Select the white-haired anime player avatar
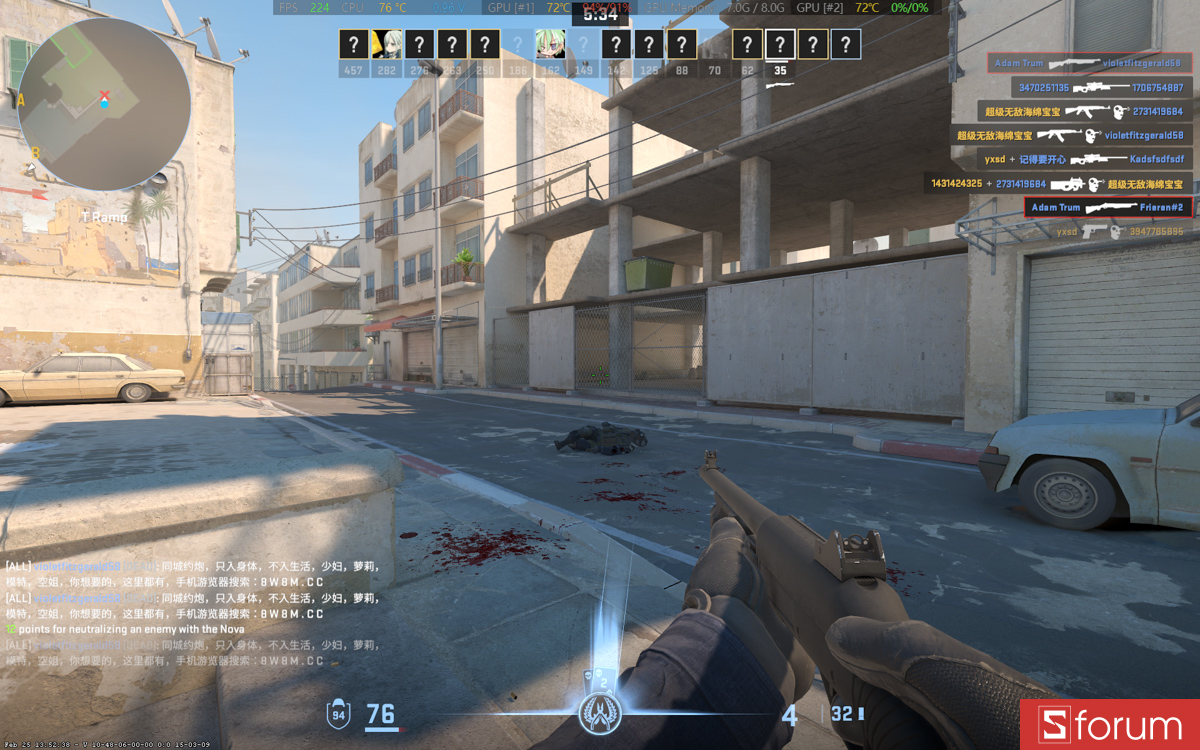 click(x=385, y=44)
